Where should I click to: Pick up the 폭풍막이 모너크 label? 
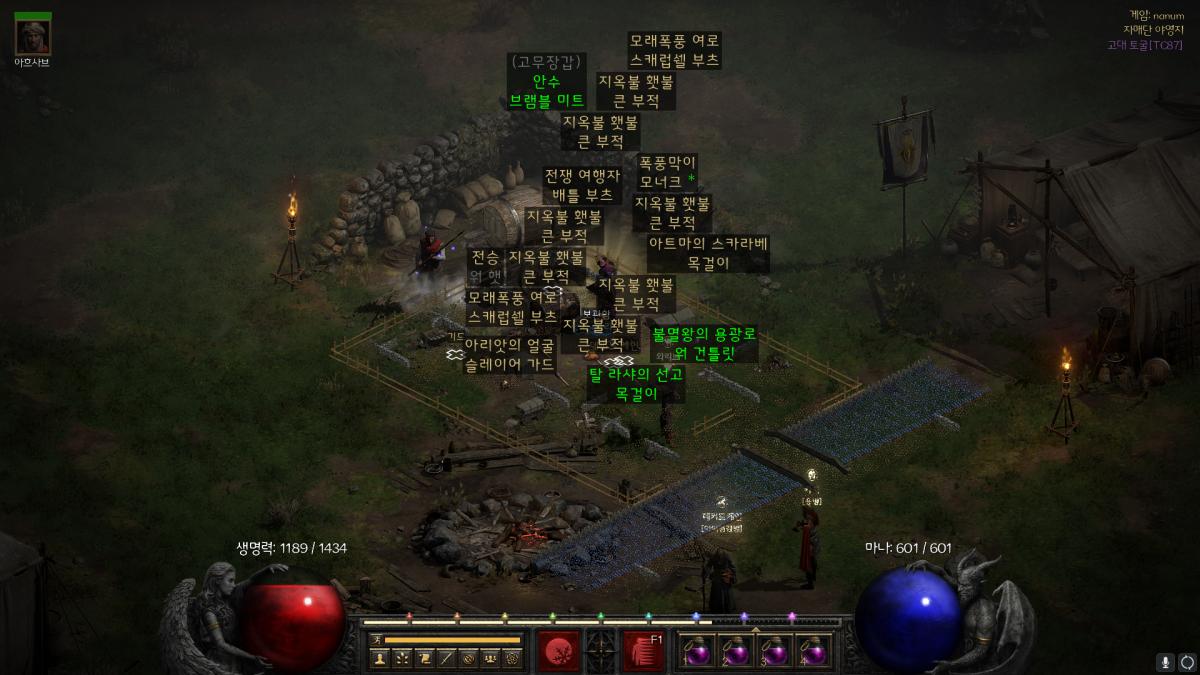(666, 172)
